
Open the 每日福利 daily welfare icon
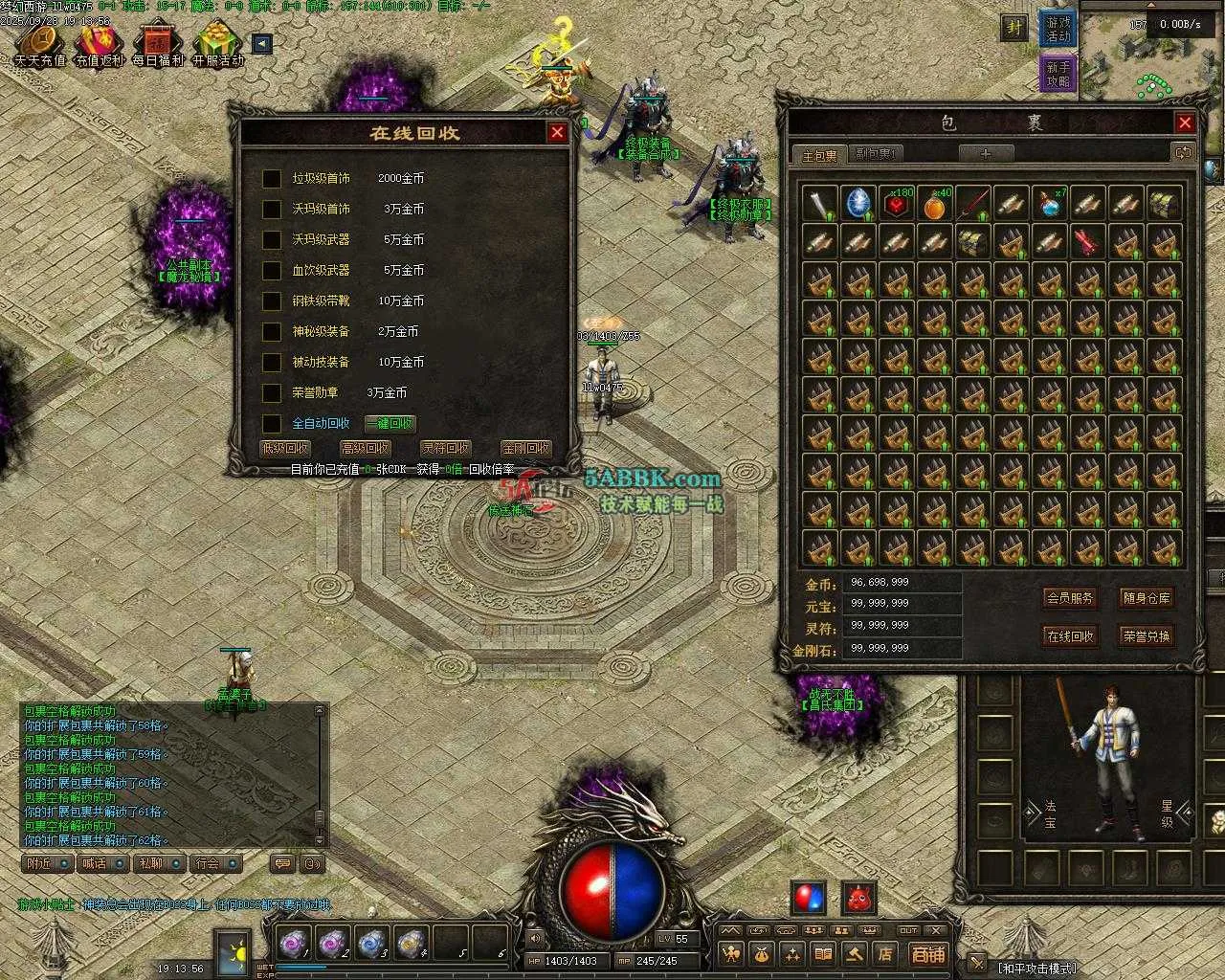click(158, 45)
